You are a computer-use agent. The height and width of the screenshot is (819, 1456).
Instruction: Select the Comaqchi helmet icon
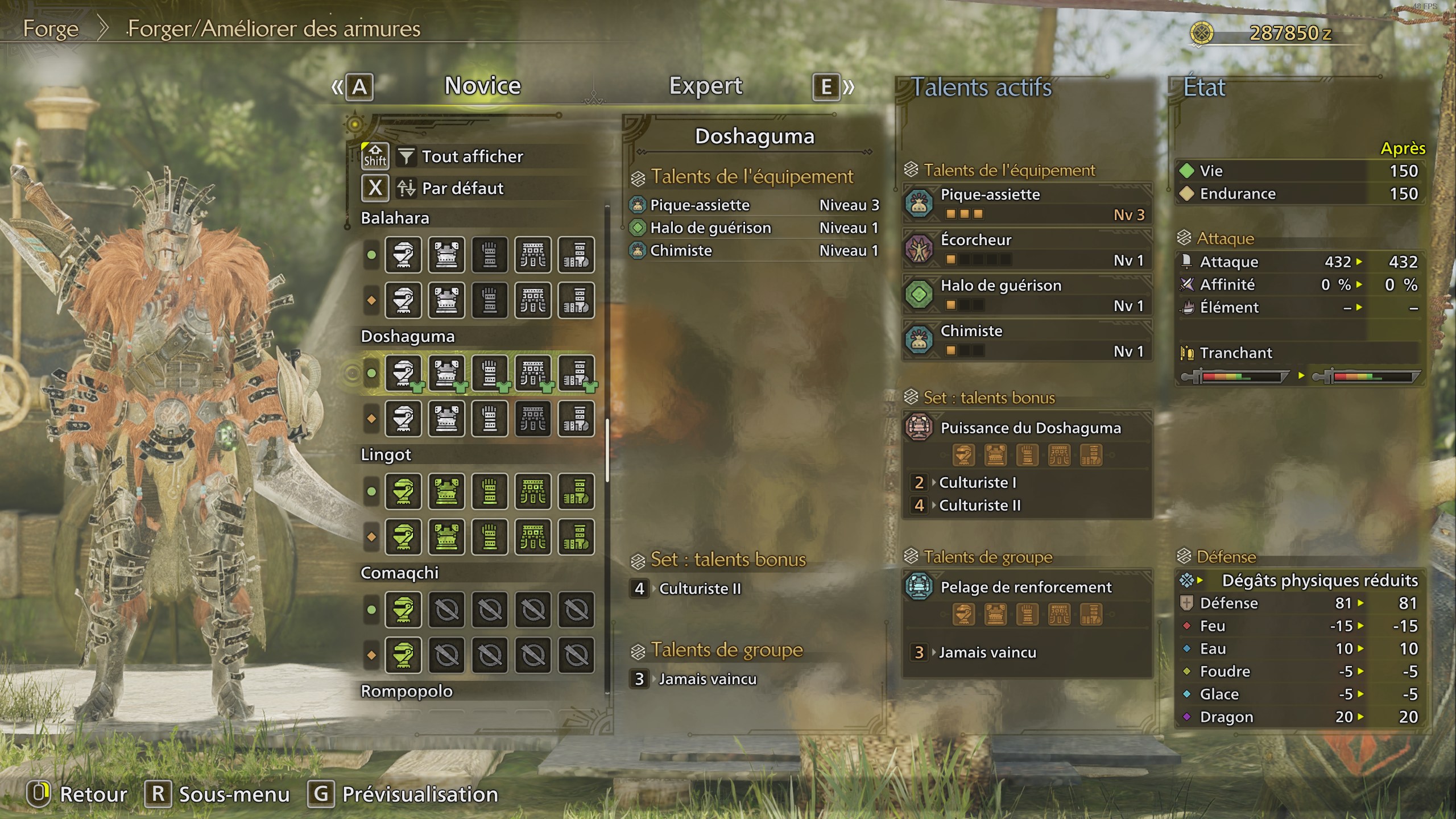click(403, 610)
